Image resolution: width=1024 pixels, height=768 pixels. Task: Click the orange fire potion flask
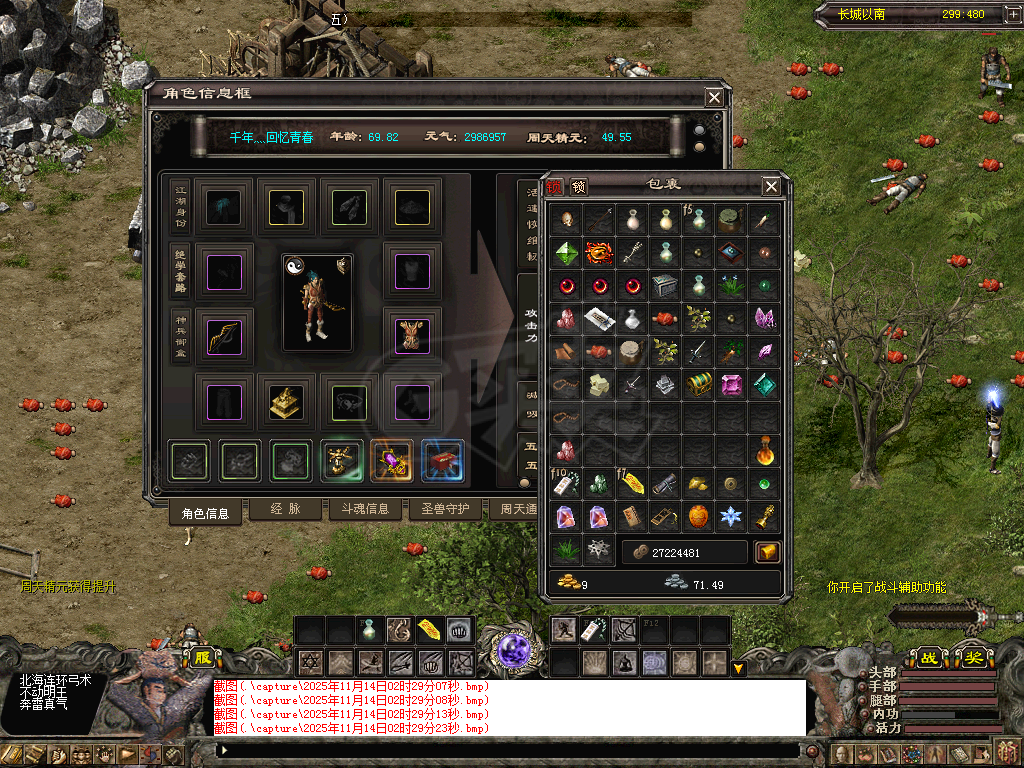coord(765,451)
